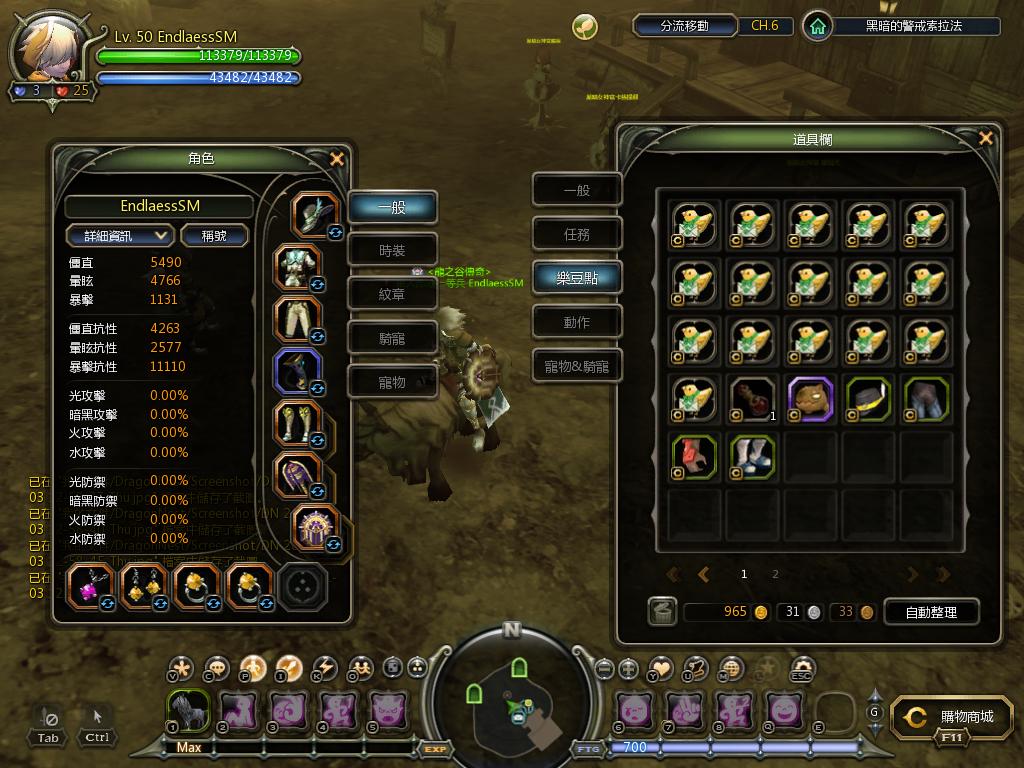Switch to the 紋章 equipment tab
This screenshot has width=1024, height=768.
[x=392, y=294]
